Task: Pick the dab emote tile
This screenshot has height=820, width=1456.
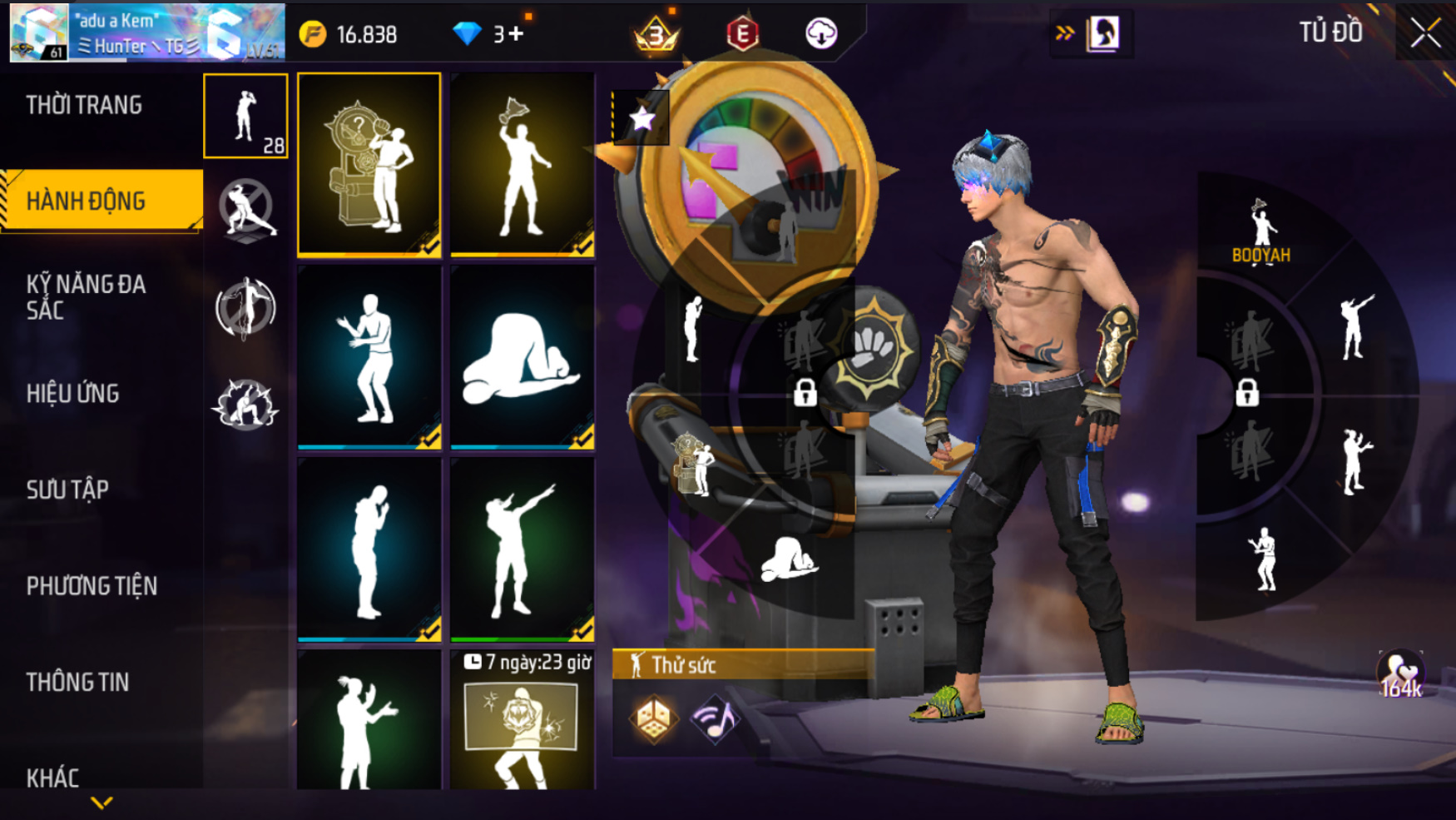Action: click(522, 549)
